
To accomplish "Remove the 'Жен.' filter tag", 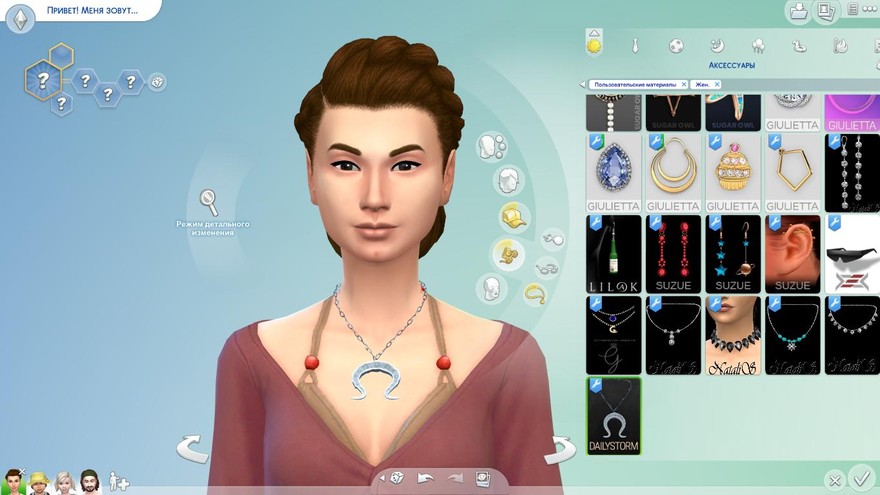I will click(x=716, y=85).
